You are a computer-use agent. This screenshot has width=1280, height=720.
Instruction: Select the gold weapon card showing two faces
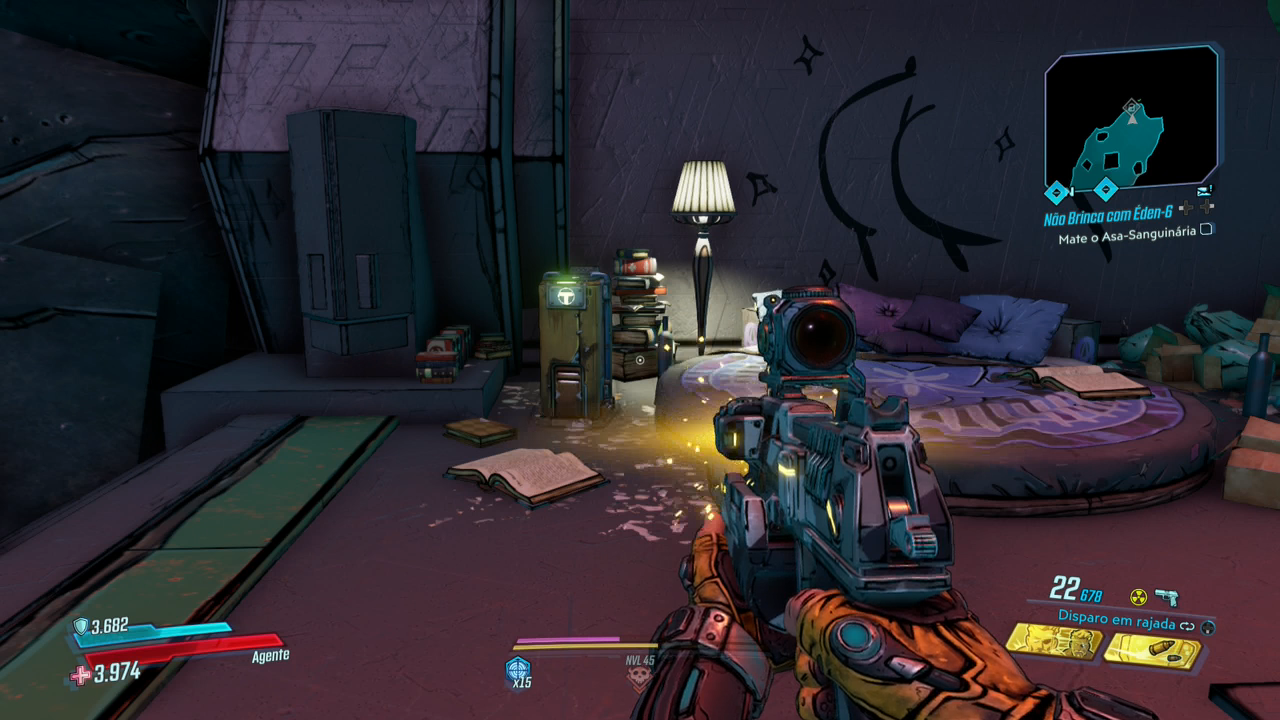(1053, 641)
